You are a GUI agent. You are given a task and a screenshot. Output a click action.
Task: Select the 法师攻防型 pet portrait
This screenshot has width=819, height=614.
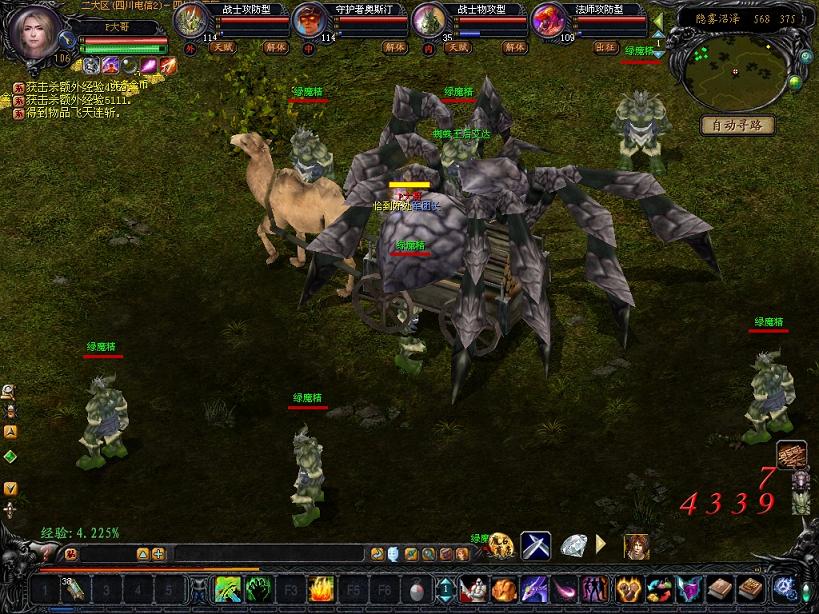[x=547, y=19]
